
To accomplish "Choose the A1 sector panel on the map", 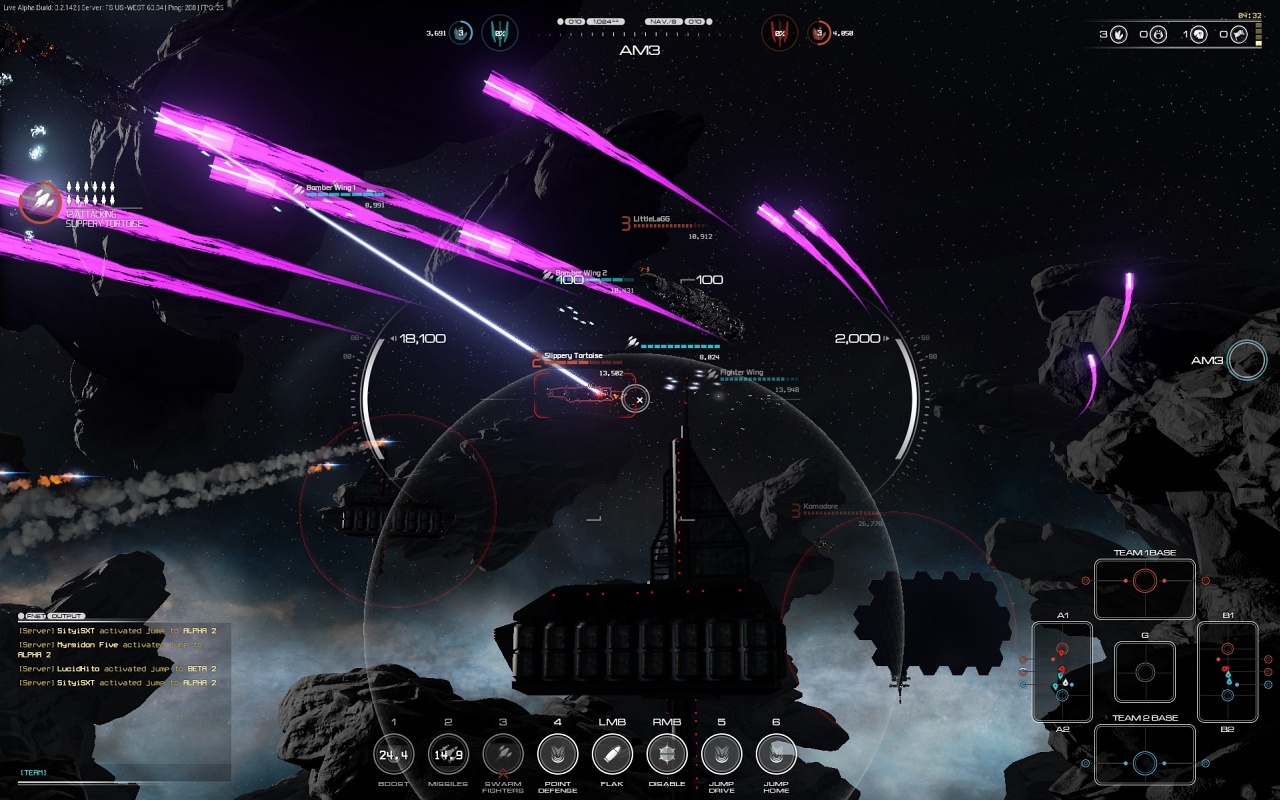I will click(x=1062, y=671).
